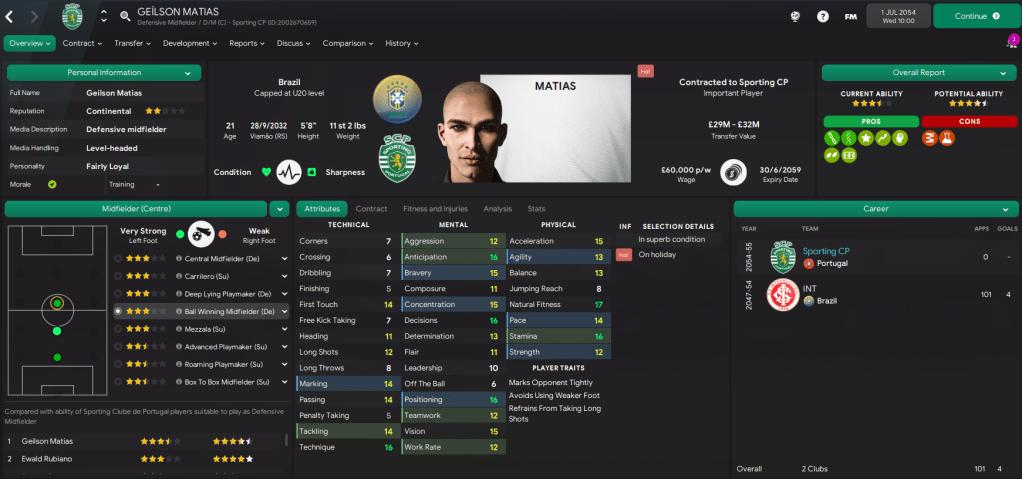Open the Development menu
Viewport: 1022px width, 479px height.
click(x=190, y=43)
